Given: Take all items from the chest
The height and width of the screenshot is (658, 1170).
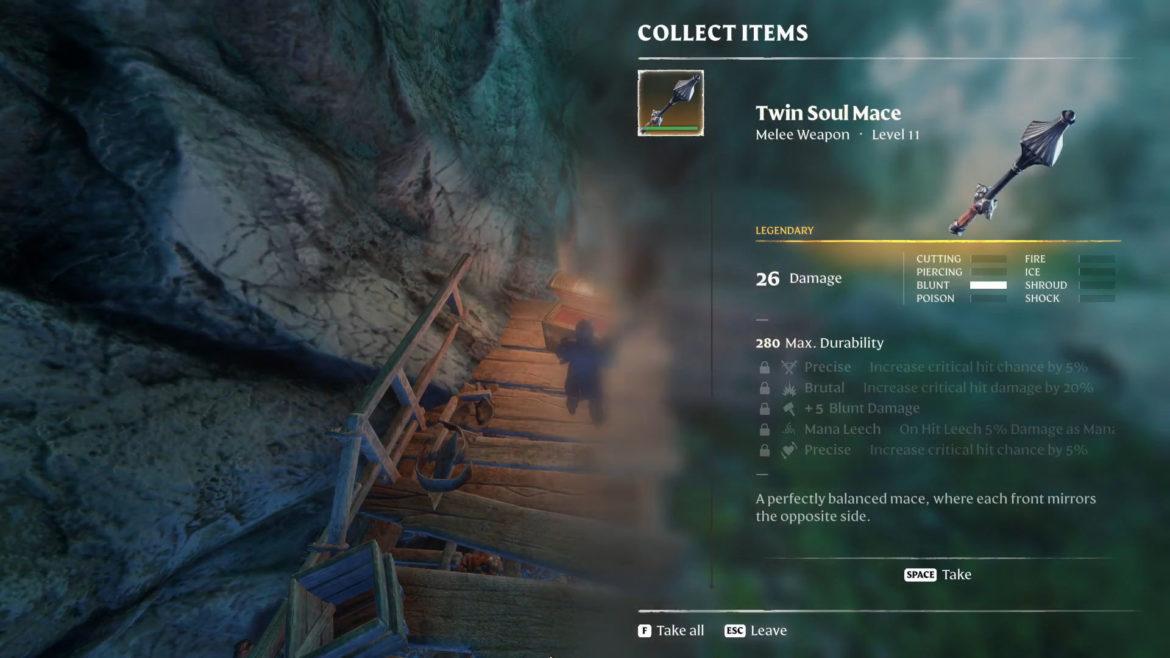Looking at the screenshot, I should (x=671, y=631).
